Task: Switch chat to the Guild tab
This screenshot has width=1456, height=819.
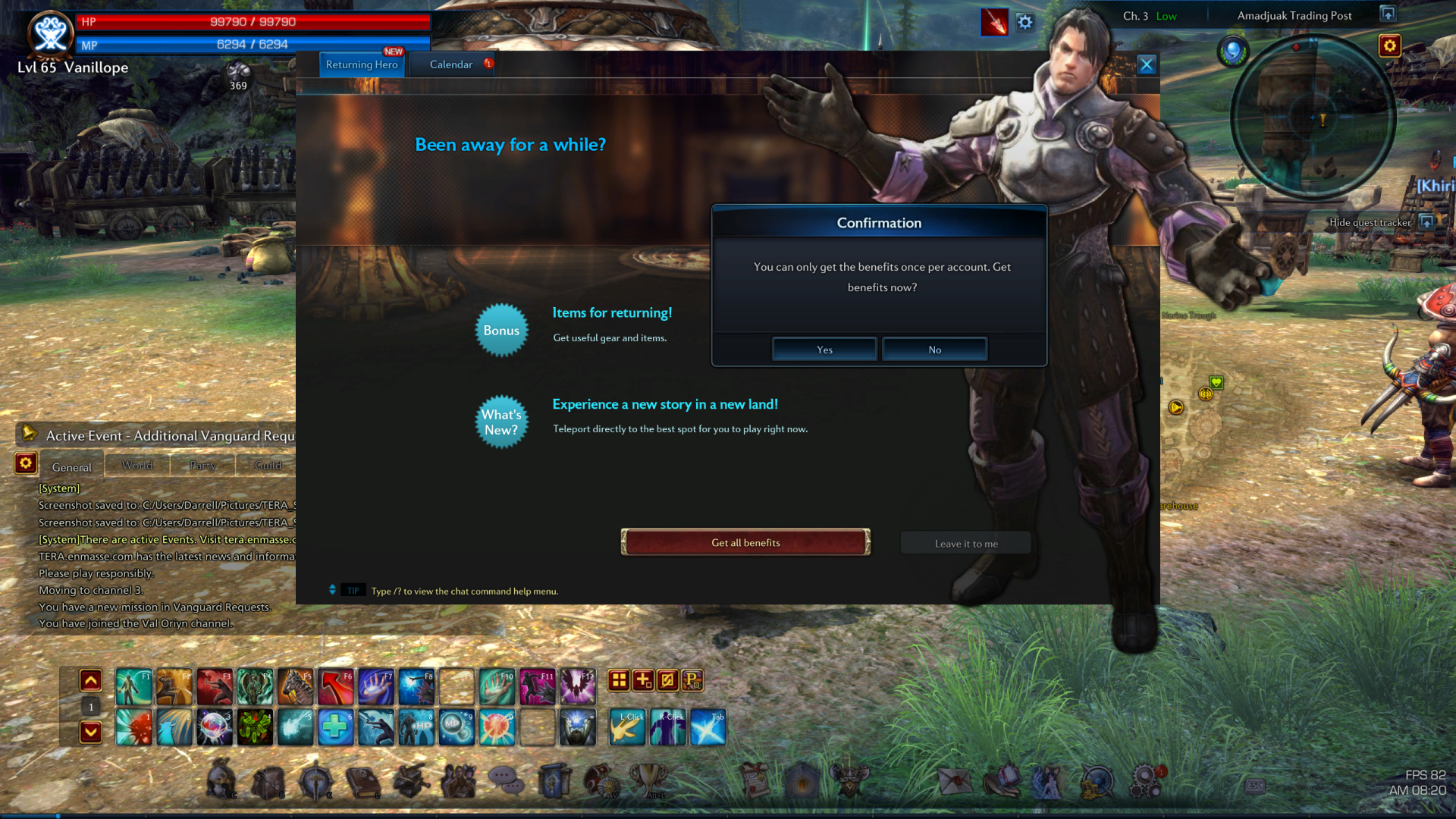Action: click(268, 465)
